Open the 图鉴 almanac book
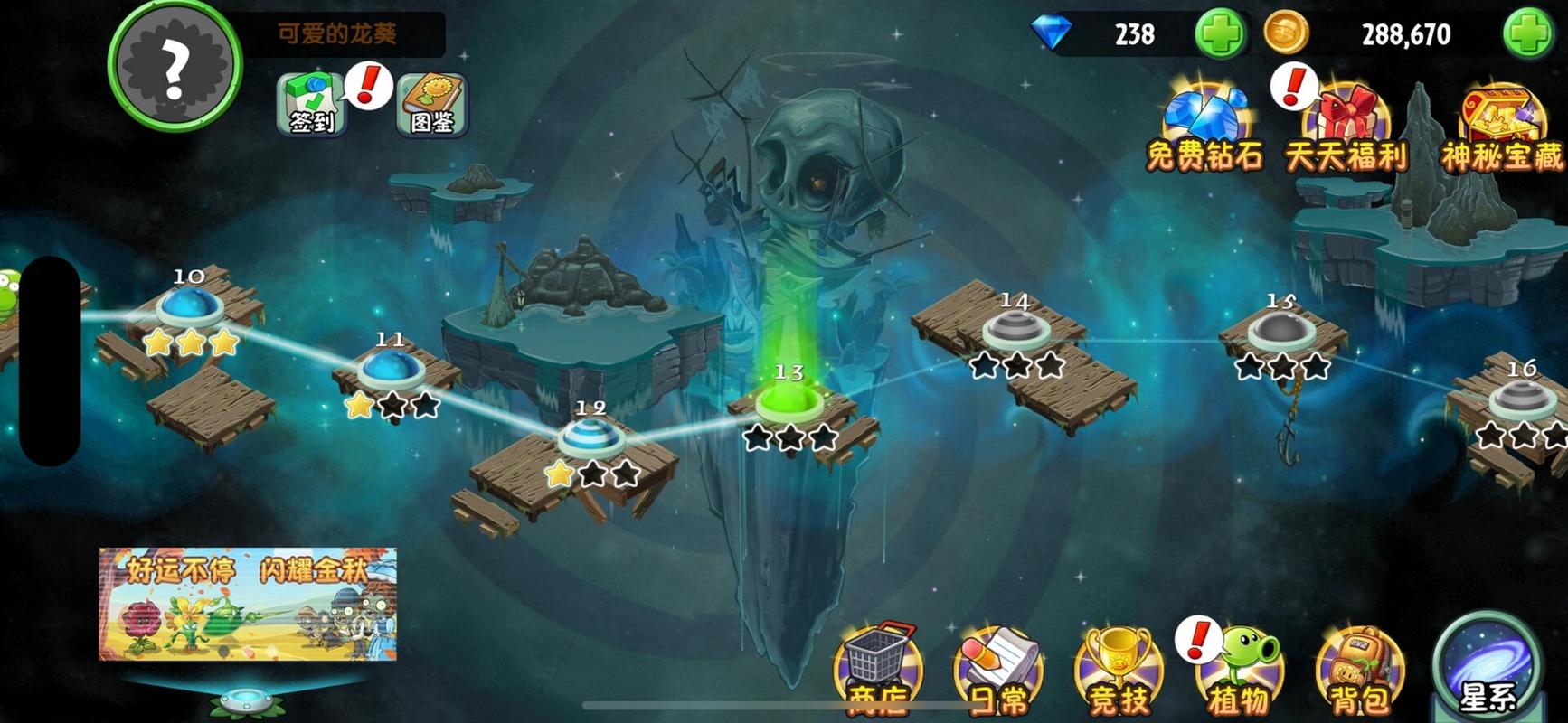1568x723 pixels. coord(432,105)
